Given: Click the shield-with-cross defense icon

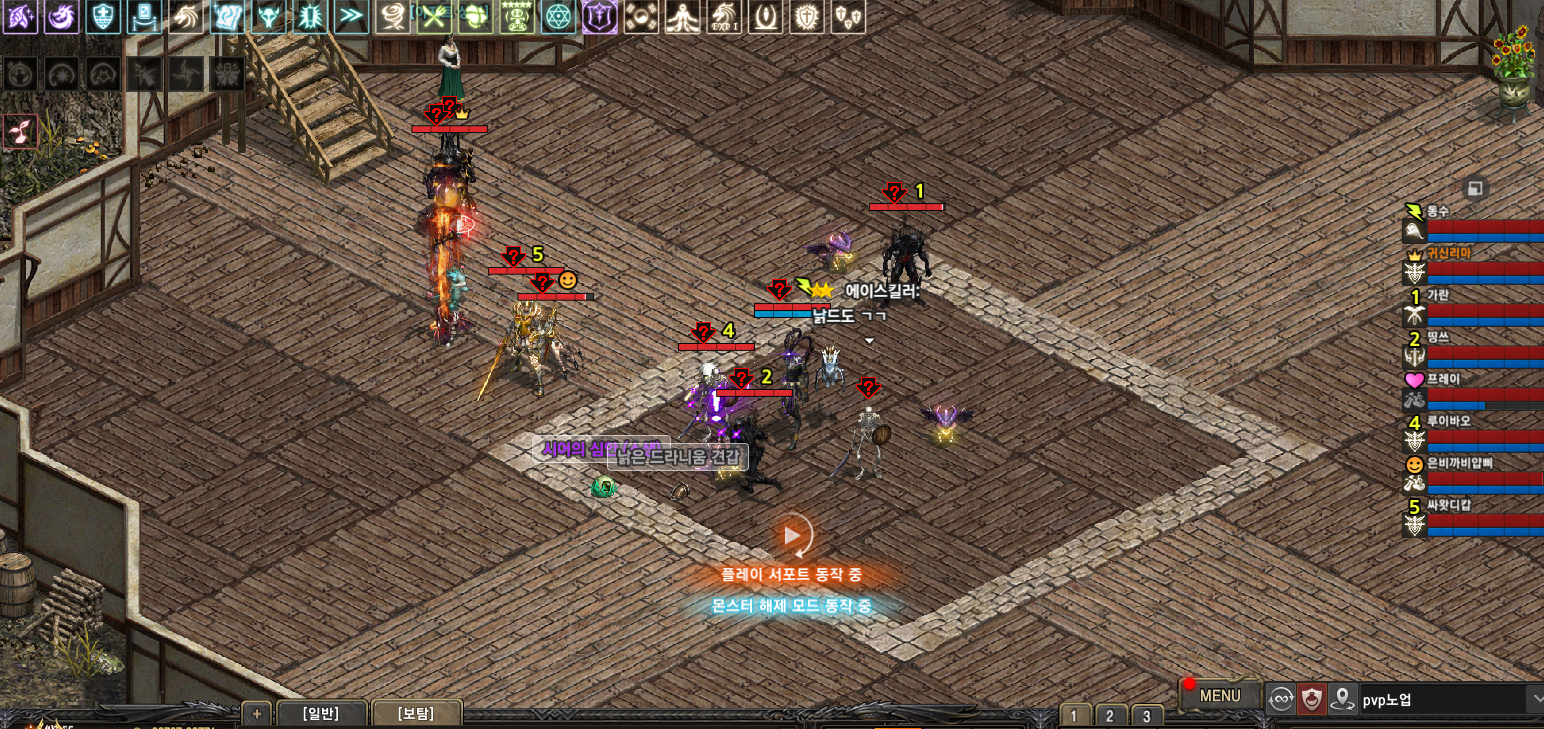Looking at the screenshot, I should pyautogui.click(x=103, y=17).
